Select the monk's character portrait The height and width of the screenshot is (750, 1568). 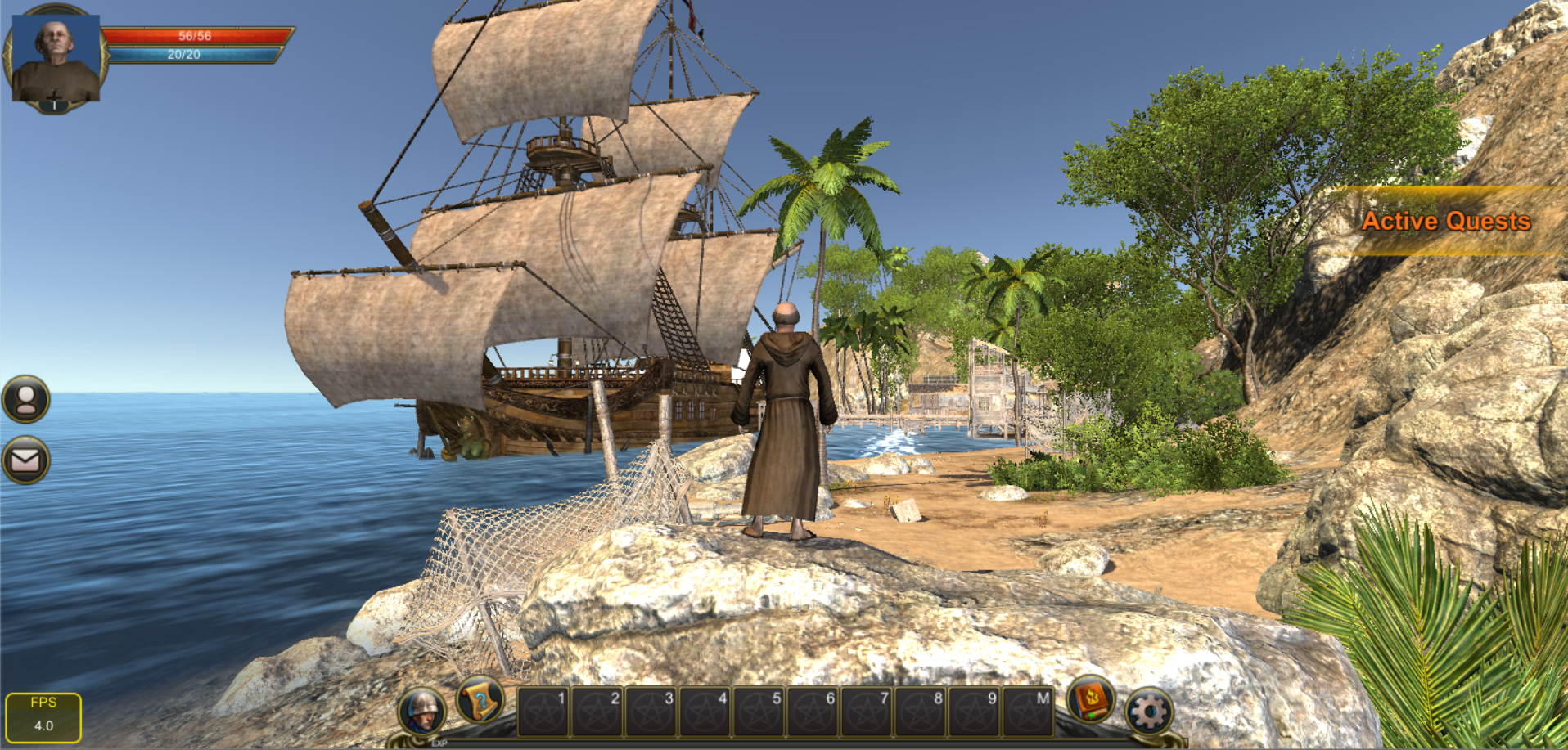pos(55,59)
